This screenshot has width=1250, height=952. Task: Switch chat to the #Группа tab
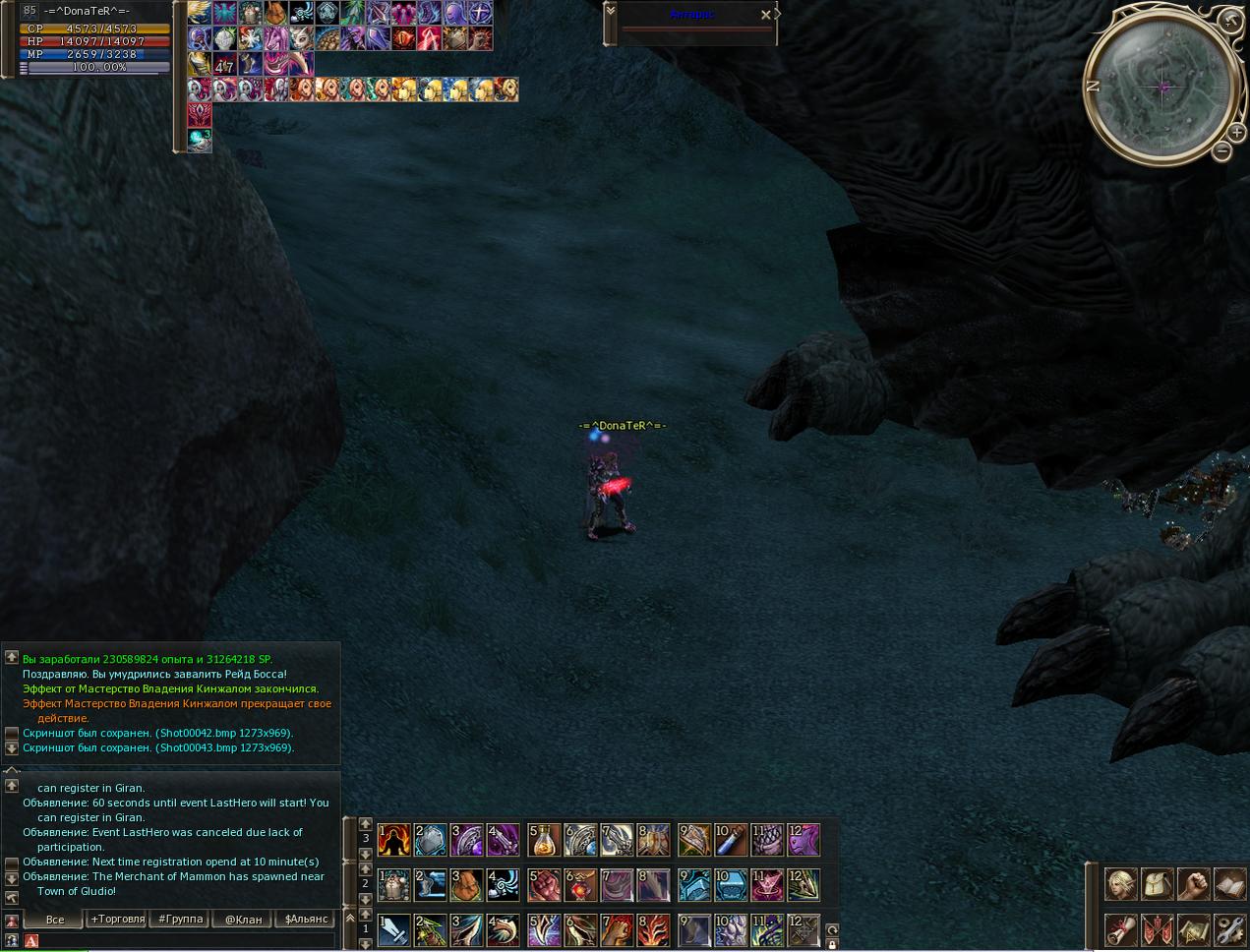coord(180,920)
